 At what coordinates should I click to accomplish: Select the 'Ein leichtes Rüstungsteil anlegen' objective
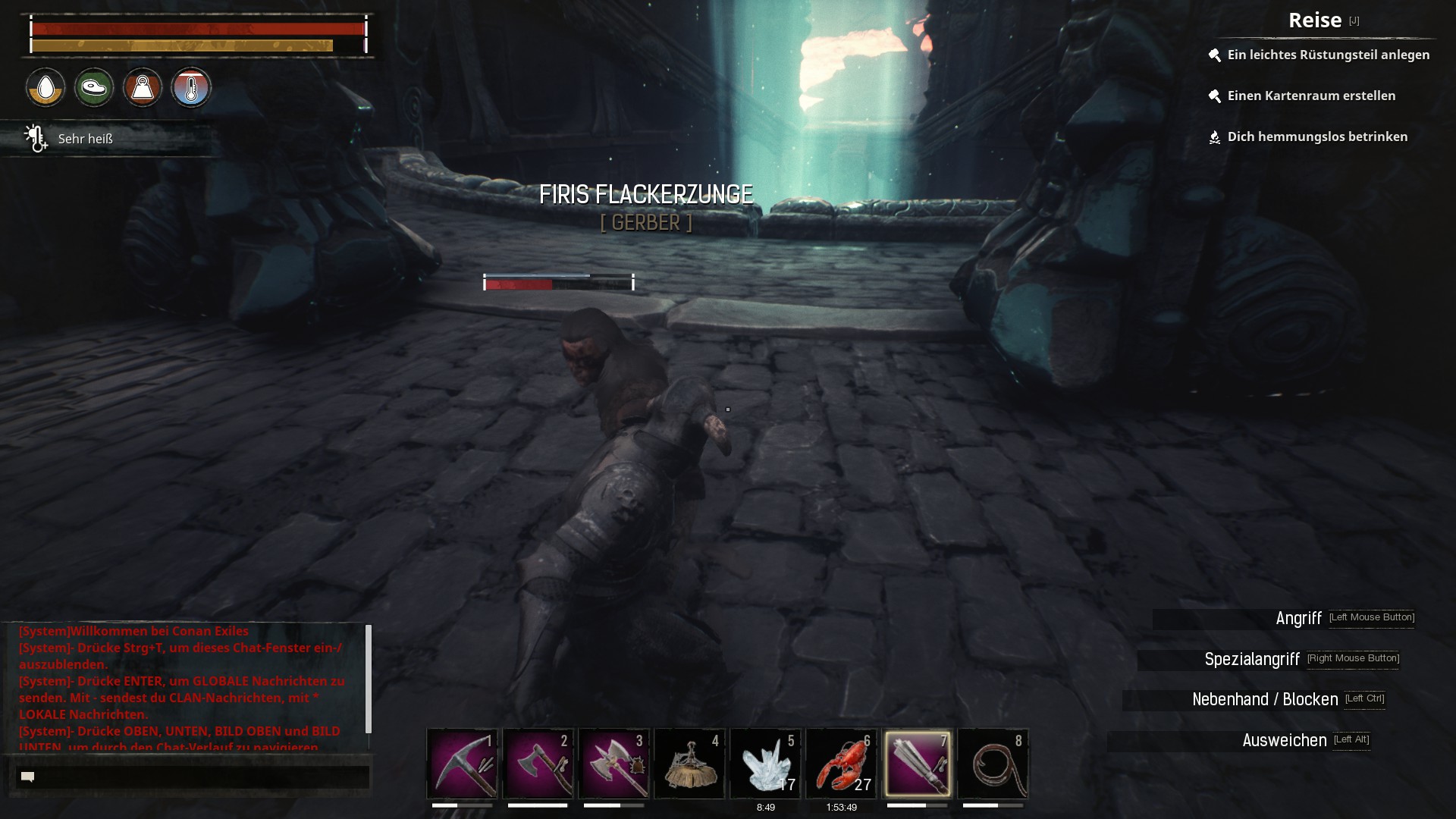tap(1328, 55)
